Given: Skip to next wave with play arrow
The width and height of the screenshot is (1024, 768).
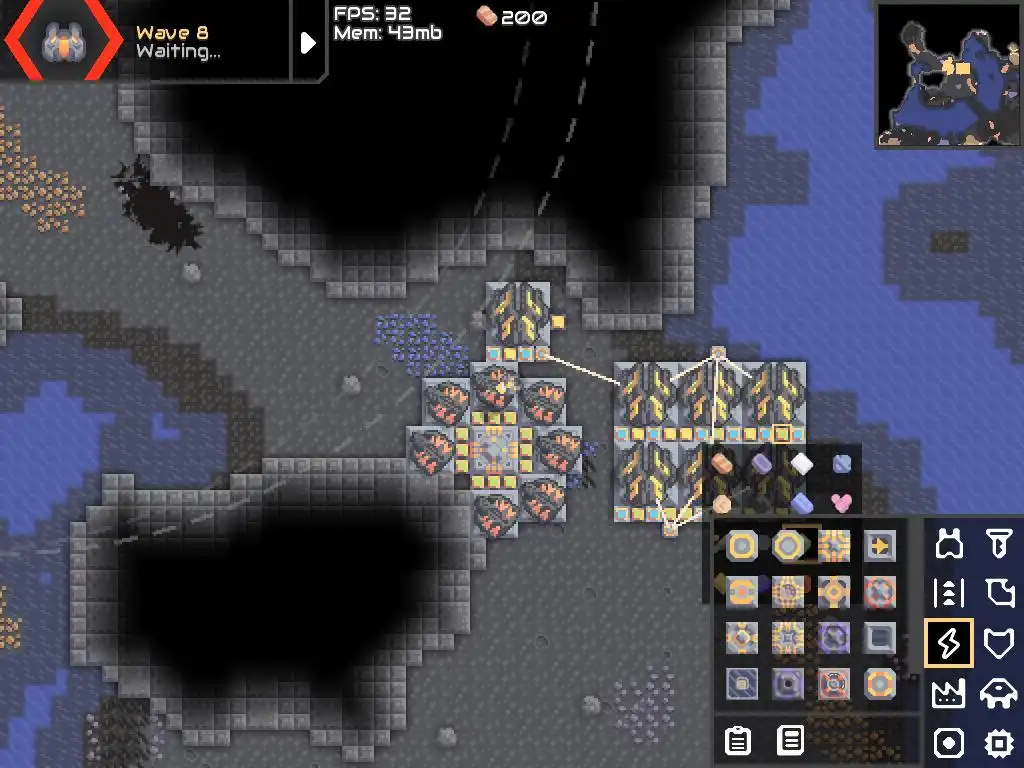Looking at the screenshot, I should (308, 42).
